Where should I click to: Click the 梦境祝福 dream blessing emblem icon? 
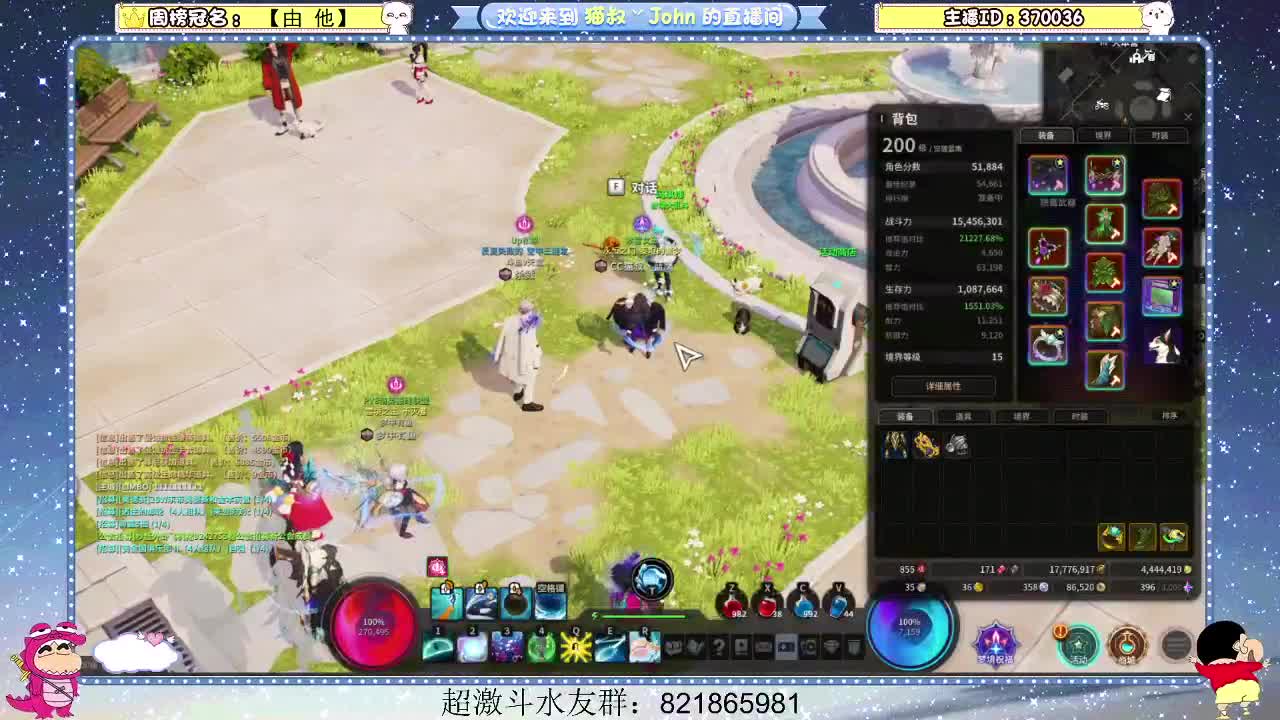pyautogui.click(x=995, y=645)
